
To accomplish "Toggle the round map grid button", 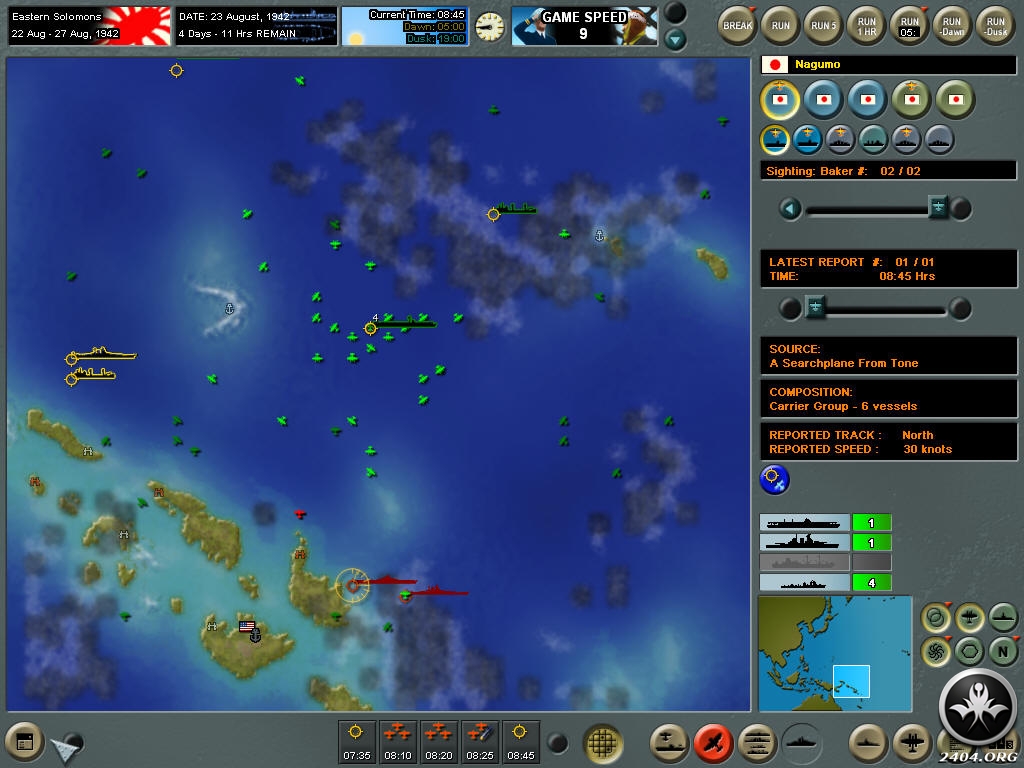I will [x=603, y=743].
